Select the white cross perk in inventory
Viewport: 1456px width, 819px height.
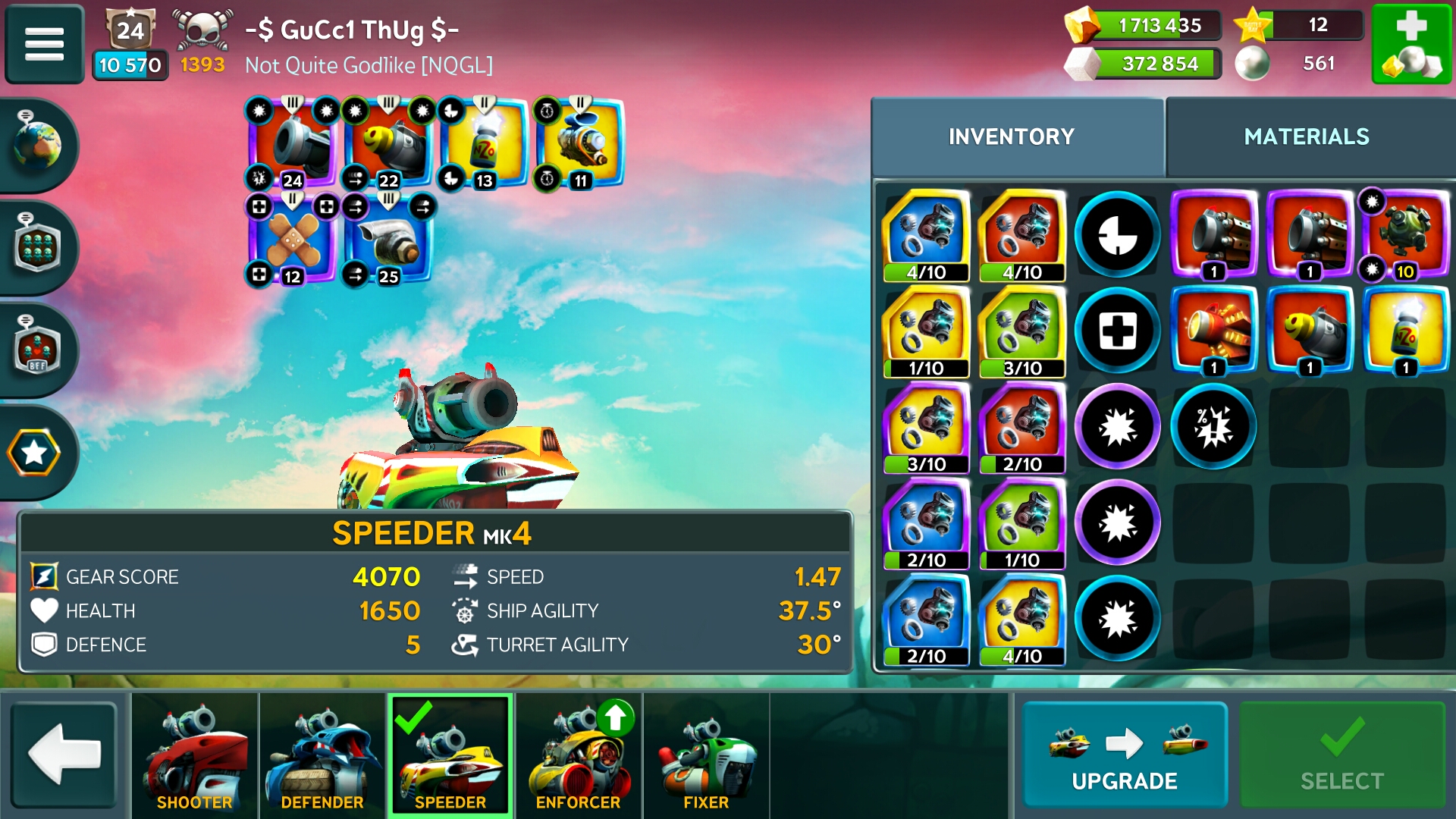1117,331
